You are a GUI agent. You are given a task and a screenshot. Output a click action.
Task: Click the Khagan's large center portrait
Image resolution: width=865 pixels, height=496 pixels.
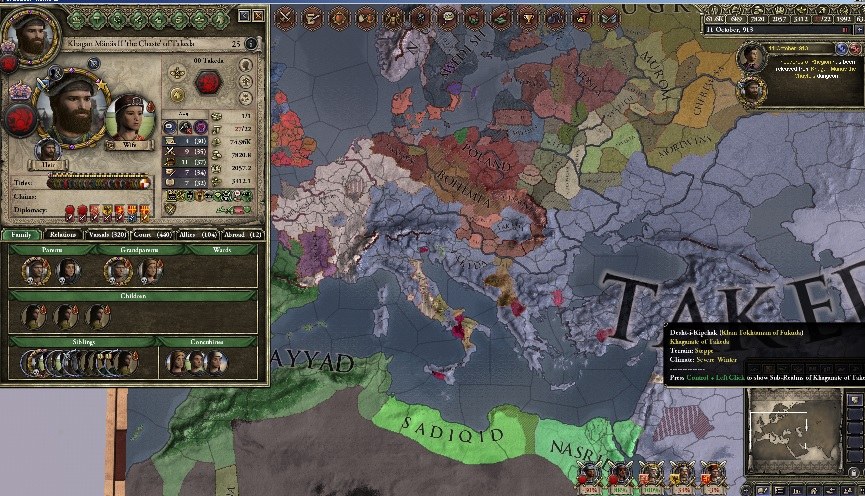(x=70, y=108)
